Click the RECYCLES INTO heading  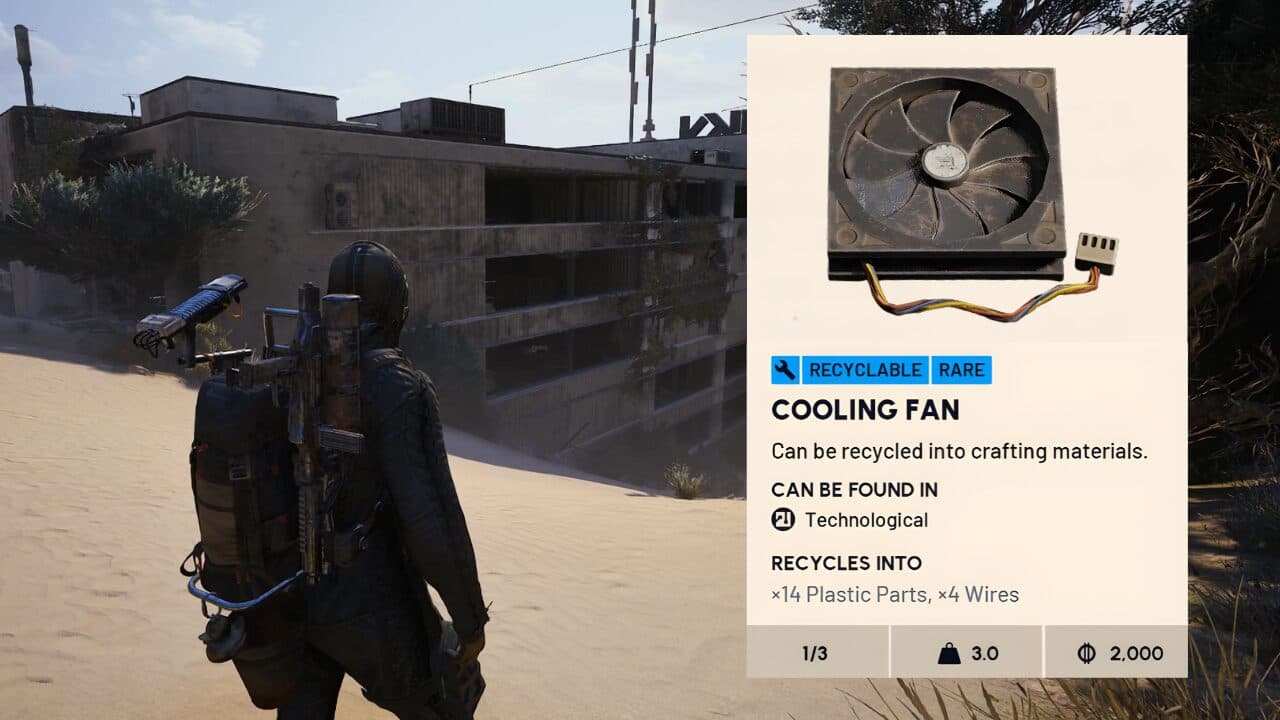pos(845,563)
